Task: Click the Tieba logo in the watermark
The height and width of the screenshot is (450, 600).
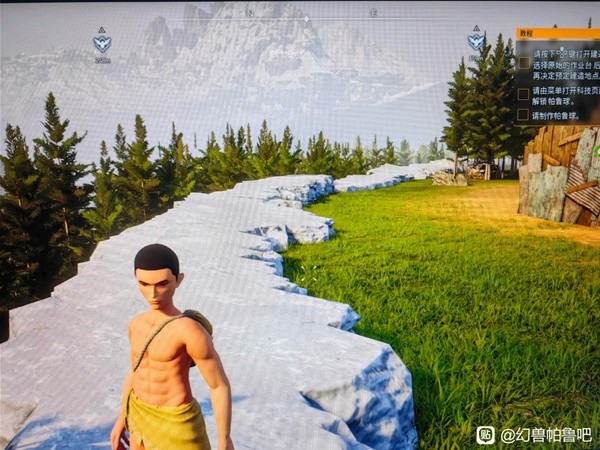Action: [485, 435]
